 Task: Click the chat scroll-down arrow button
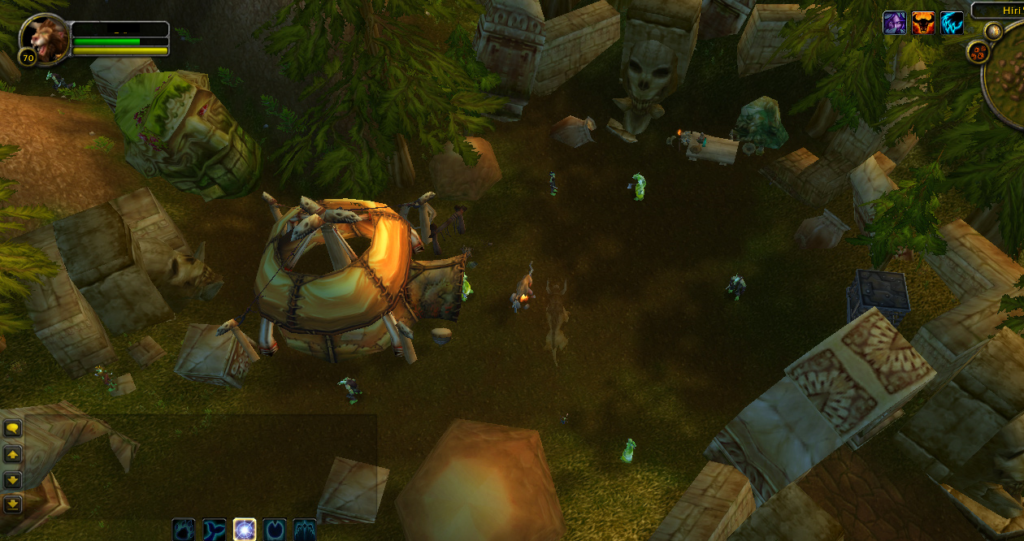tap(13, 478)
